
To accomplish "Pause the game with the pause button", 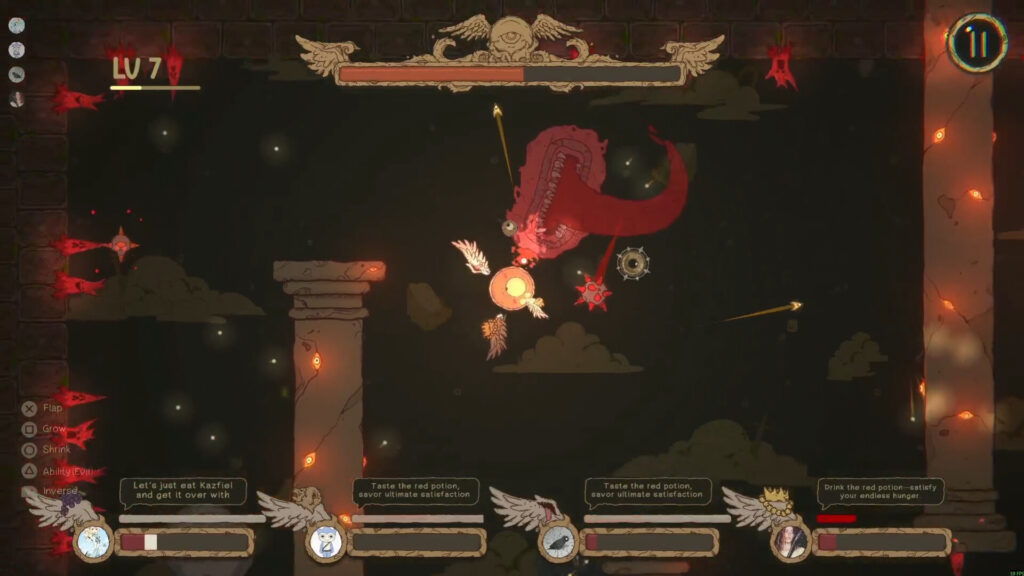I will click(x=975, y=43).
